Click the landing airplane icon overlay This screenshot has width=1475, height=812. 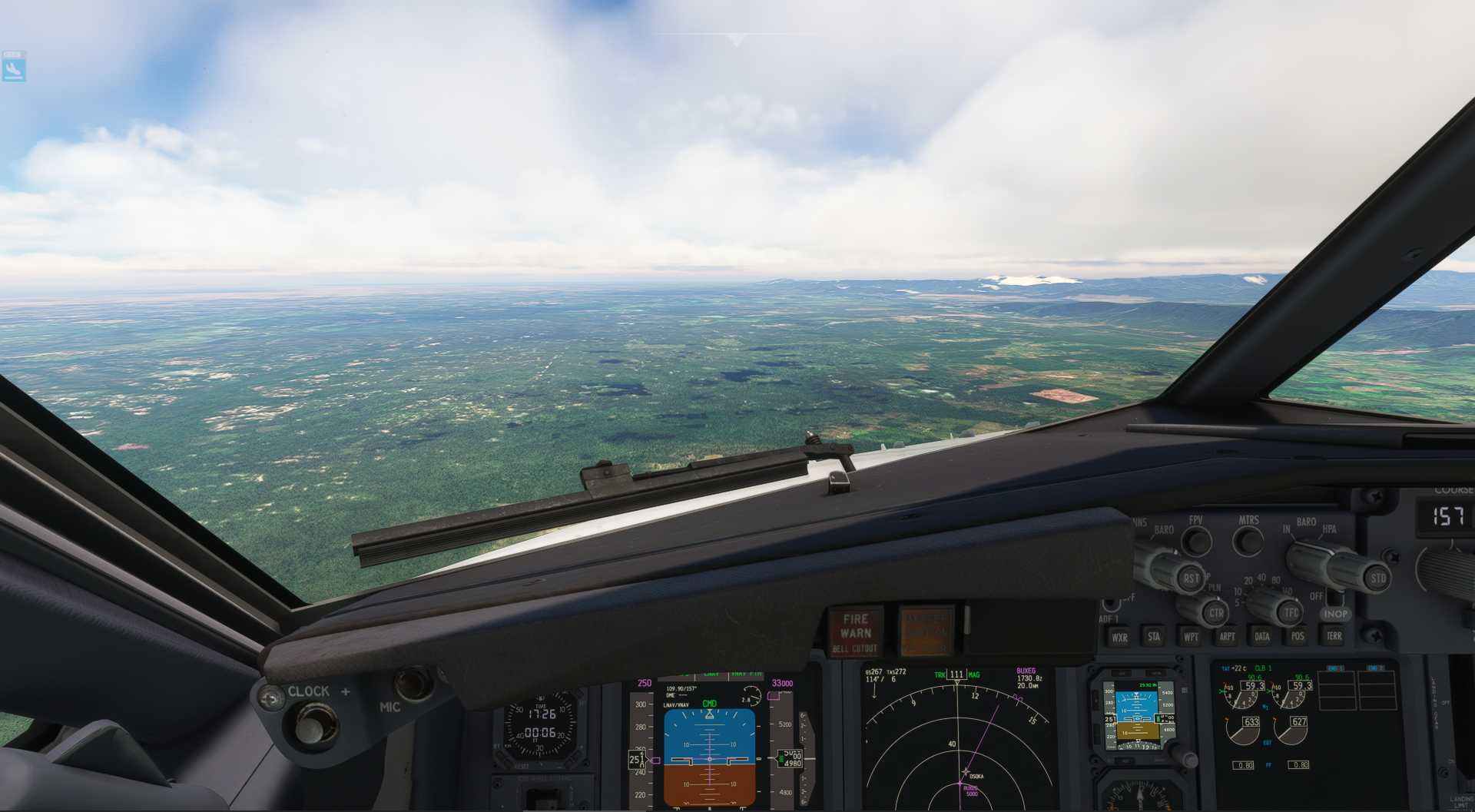(14, 68)
